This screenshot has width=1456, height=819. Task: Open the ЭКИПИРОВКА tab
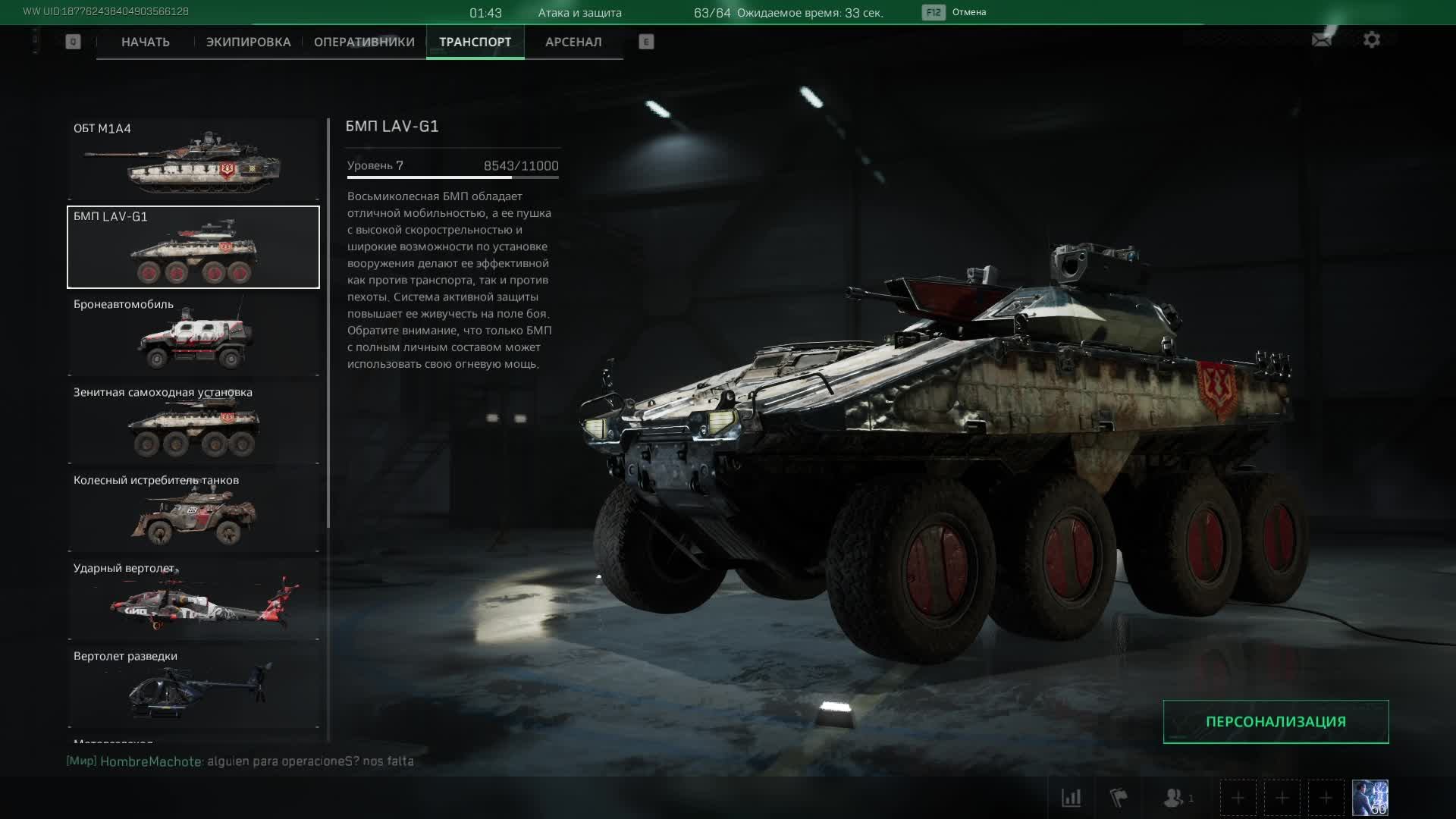248,42
